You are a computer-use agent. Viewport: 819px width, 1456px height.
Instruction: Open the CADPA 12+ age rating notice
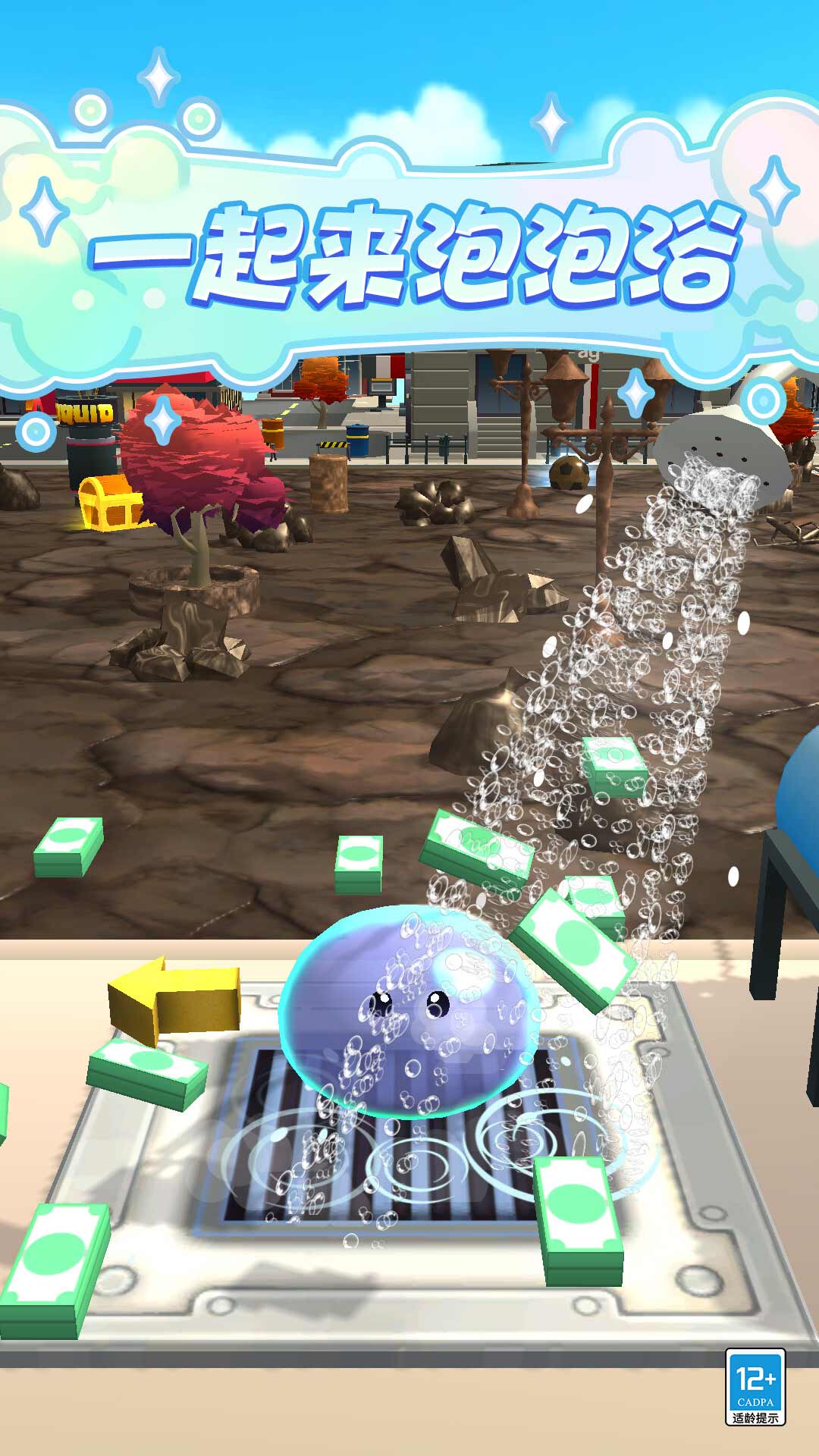(x=755, y=1387)
